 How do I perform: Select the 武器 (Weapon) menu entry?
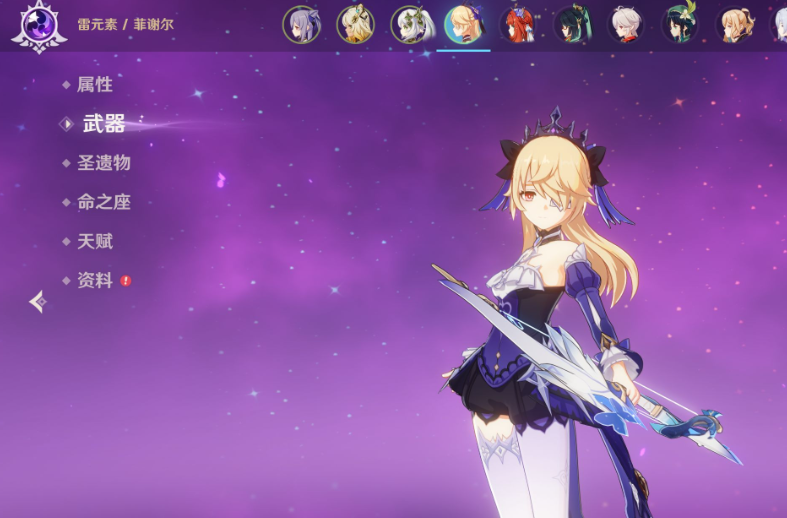click(103, 124)
